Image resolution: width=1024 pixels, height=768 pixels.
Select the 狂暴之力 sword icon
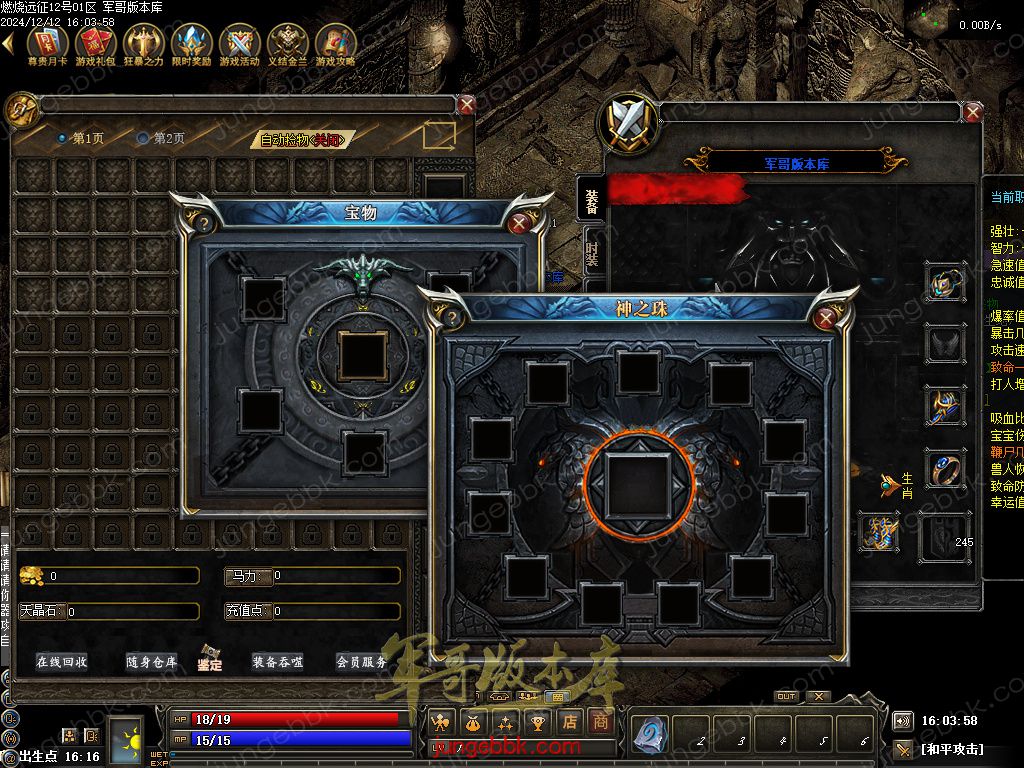(x=143, y=44)
